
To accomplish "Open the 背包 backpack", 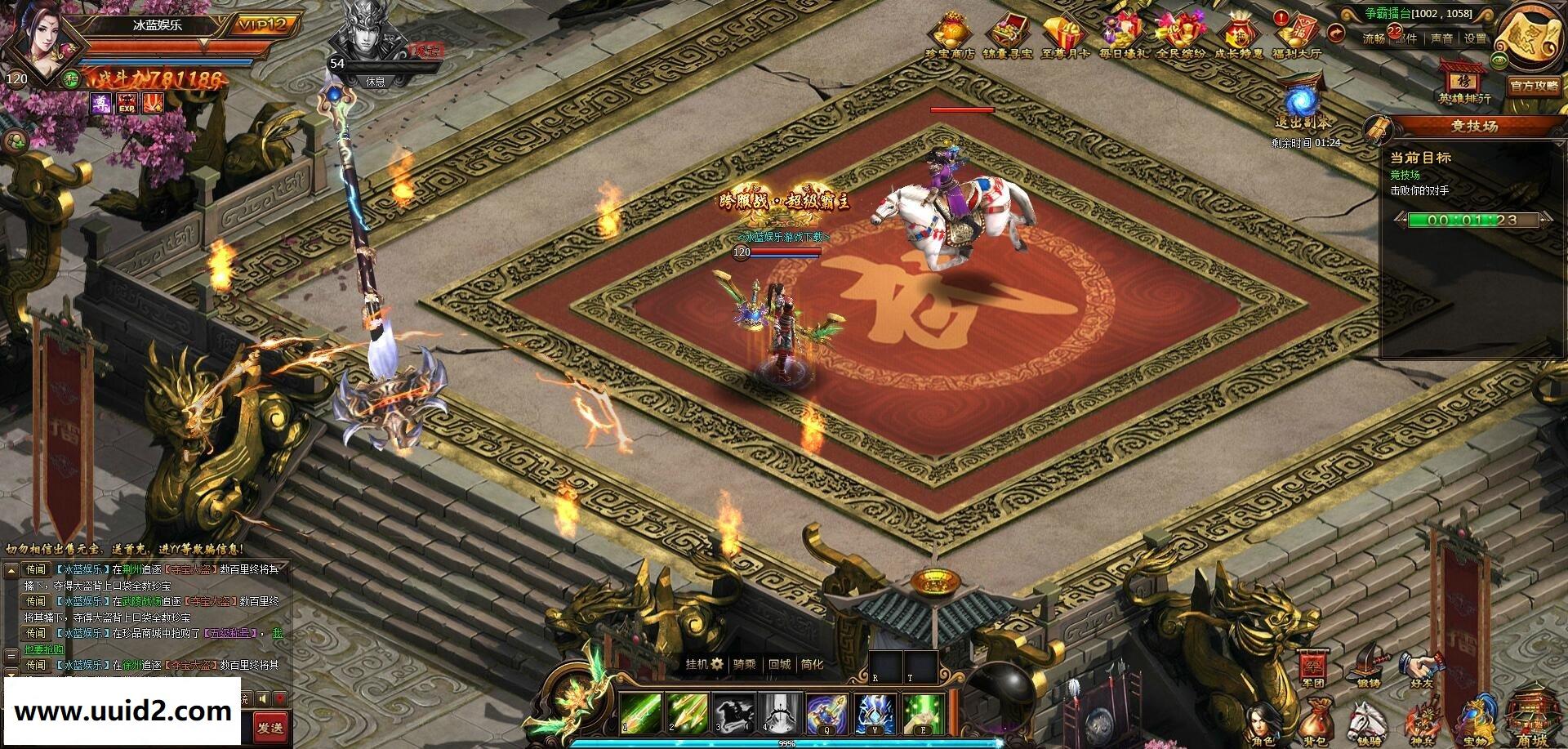I will [x=1313, y=723].
